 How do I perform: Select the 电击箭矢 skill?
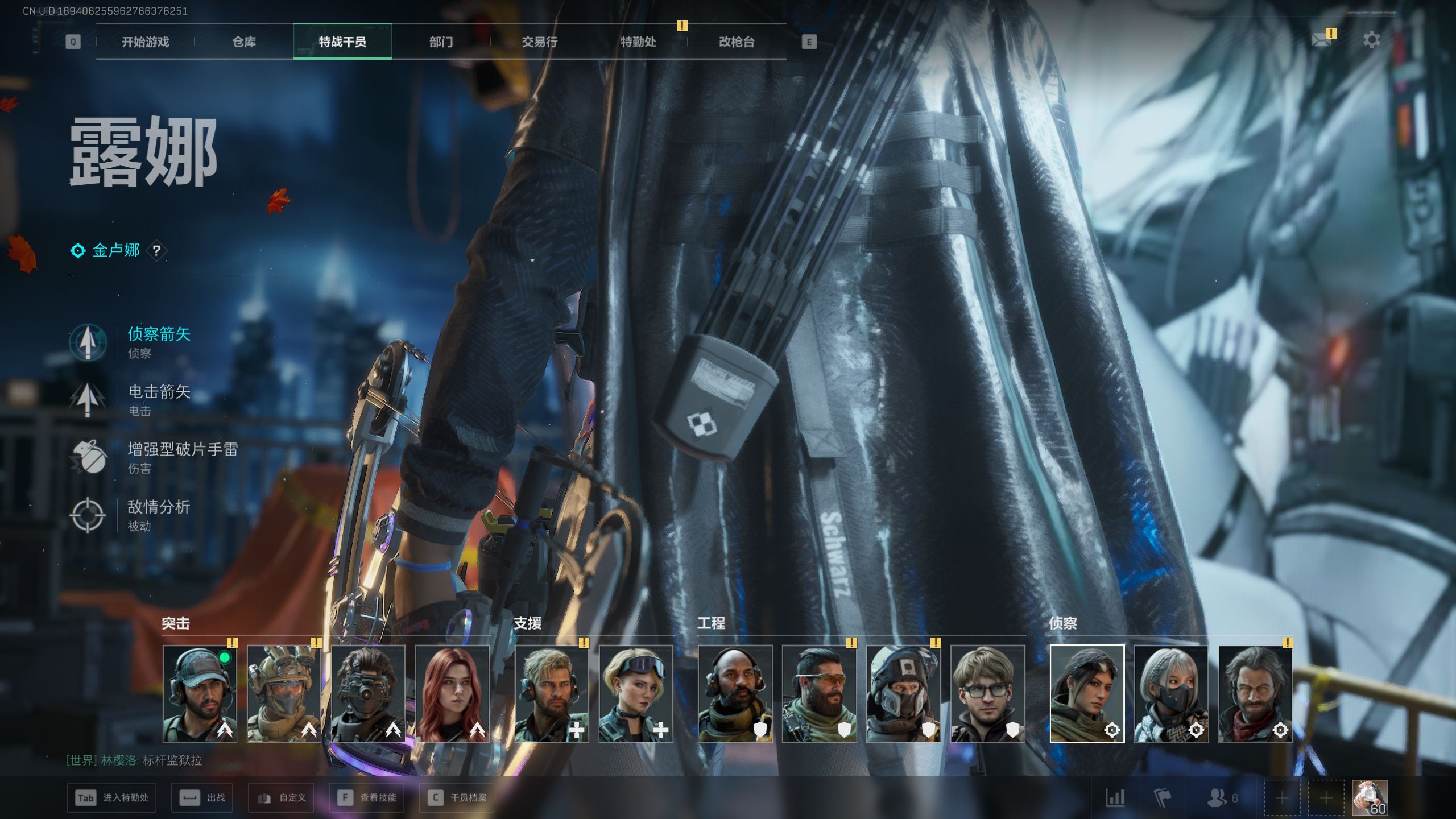[158, 399]
